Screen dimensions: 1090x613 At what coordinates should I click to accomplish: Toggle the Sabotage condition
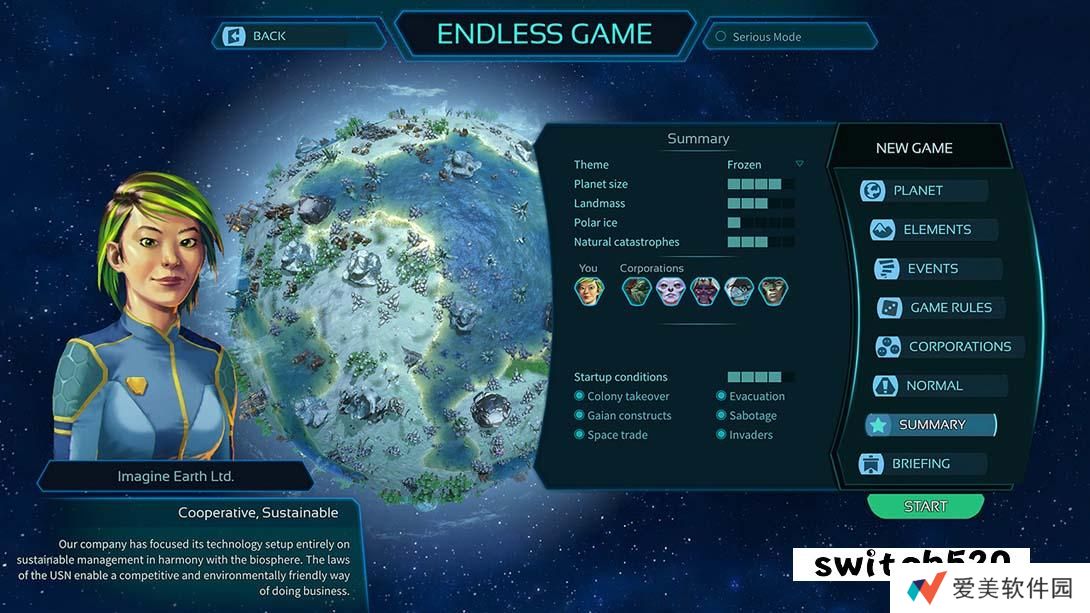coord(721,415)
